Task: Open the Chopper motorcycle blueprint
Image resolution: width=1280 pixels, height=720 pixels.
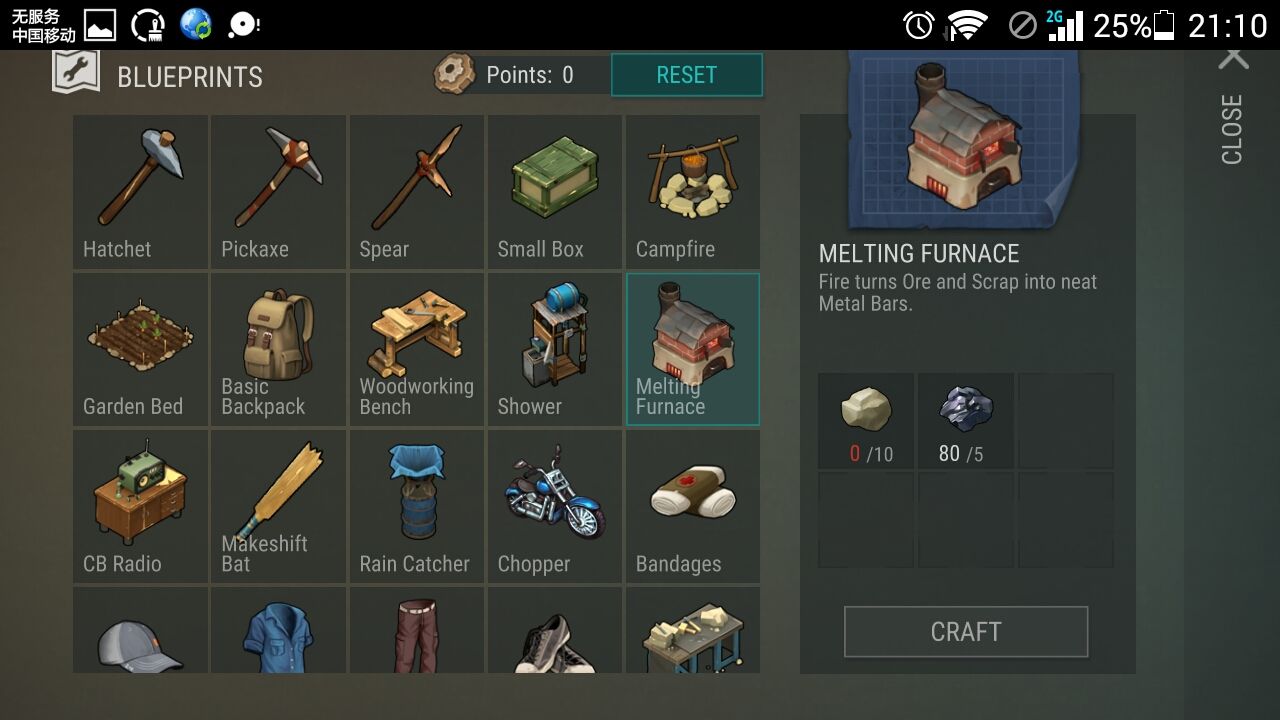Action: 554,506
